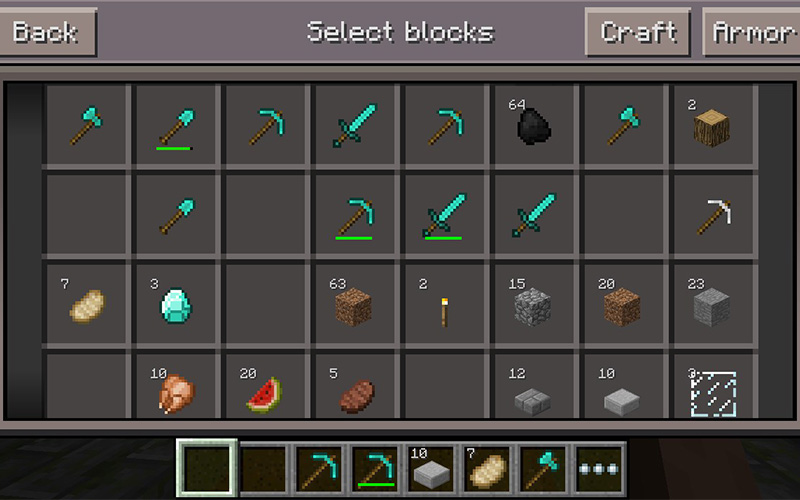This screenshot has width=800, height=500.
Task: Pick the iron pickaxe in inventory
Action: click(x=712, y=214)
